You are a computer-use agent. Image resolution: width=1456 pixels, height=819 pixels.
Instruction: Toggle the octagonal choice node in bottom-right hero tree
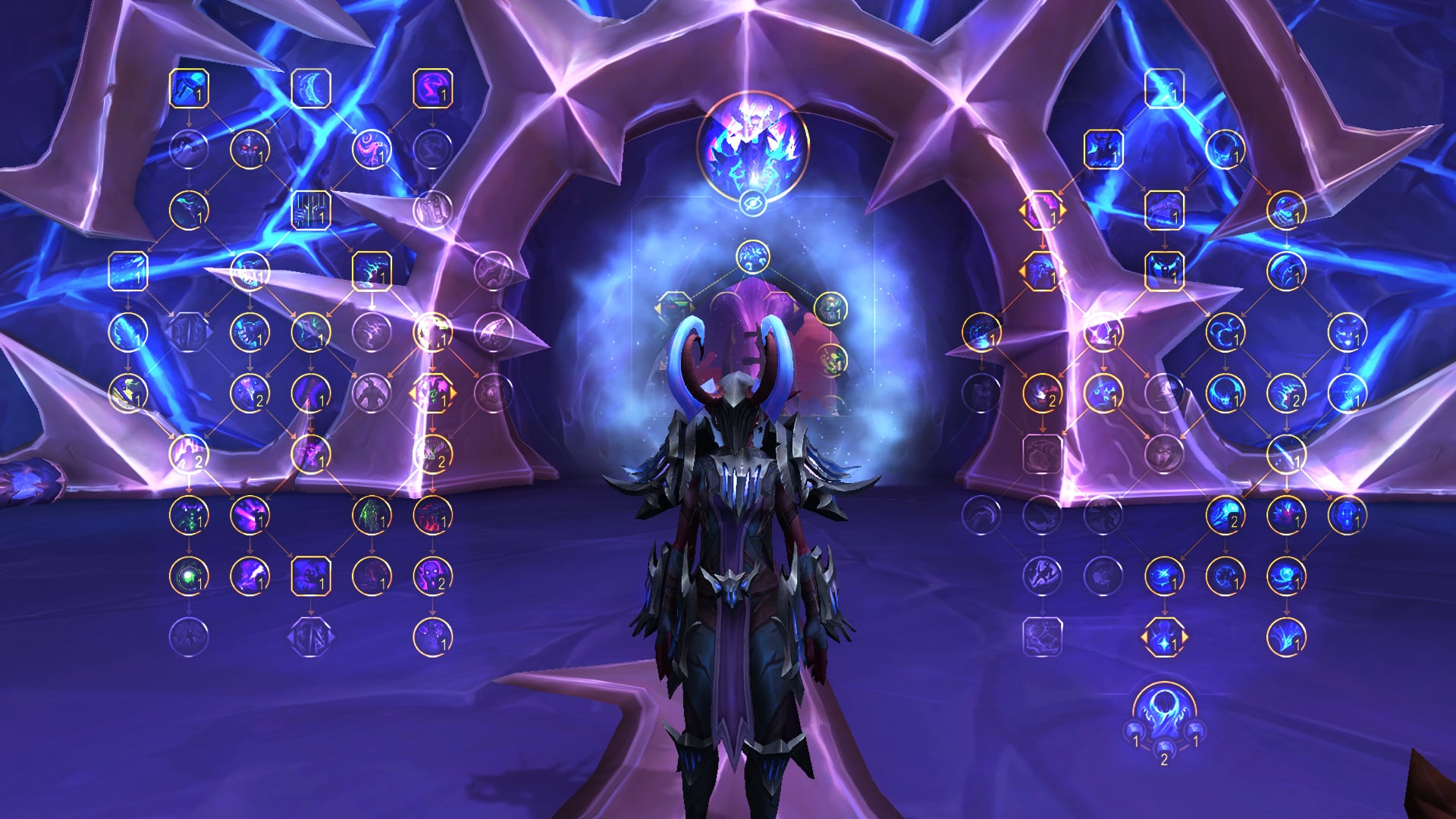click(1166, 637)
